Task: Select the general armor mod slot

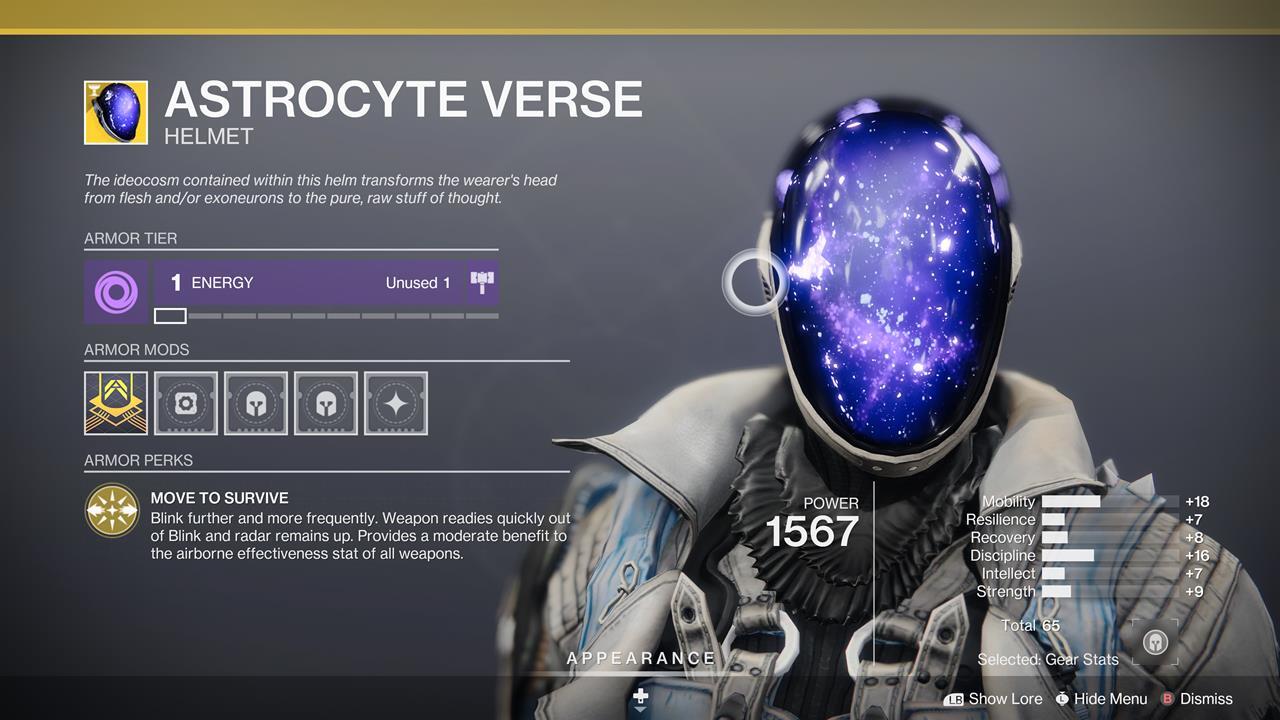Action: [x=186, y=402]
